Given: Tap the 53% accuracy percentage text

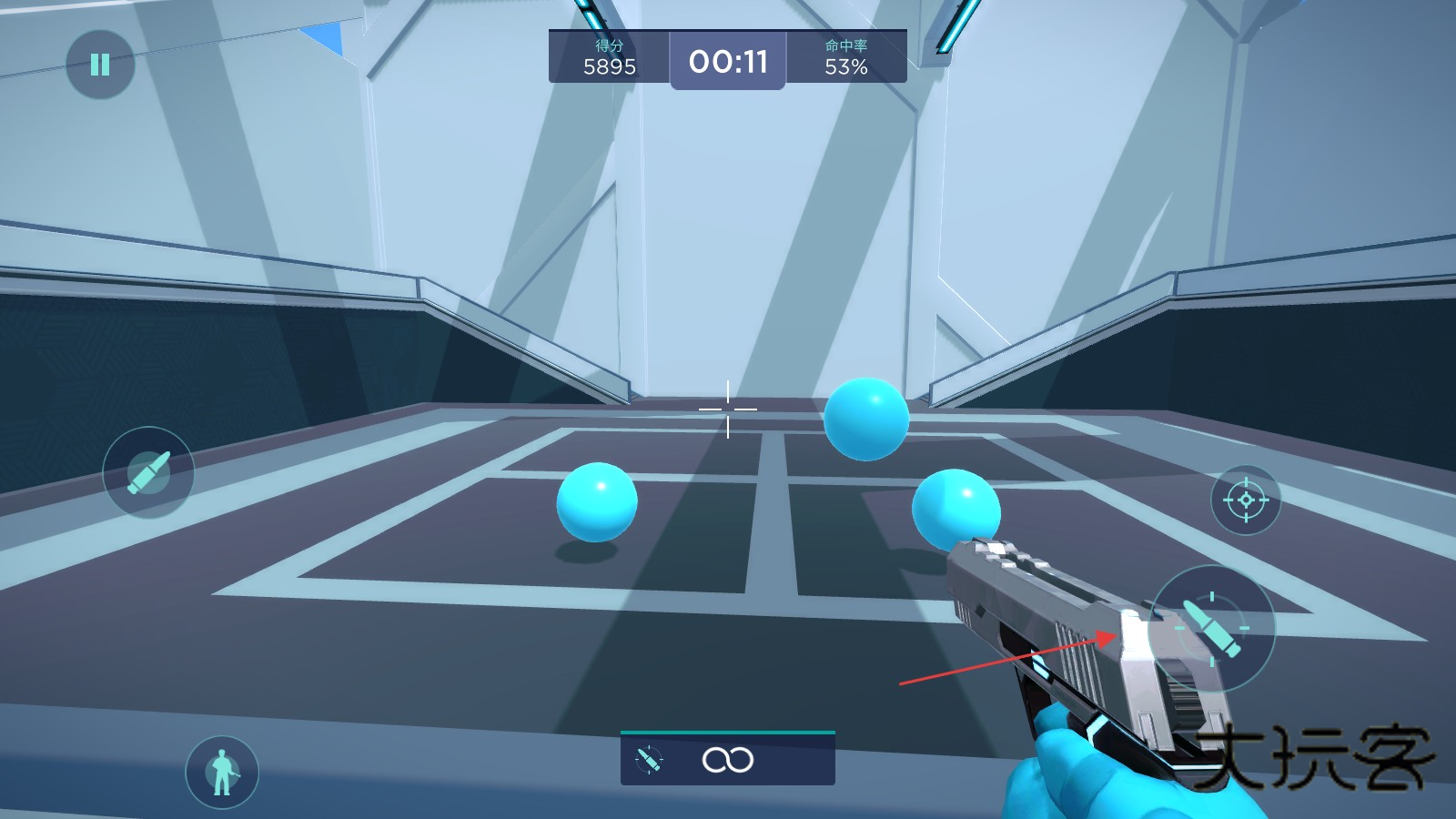Looking at the screenshot, I should tap(844, 66).
